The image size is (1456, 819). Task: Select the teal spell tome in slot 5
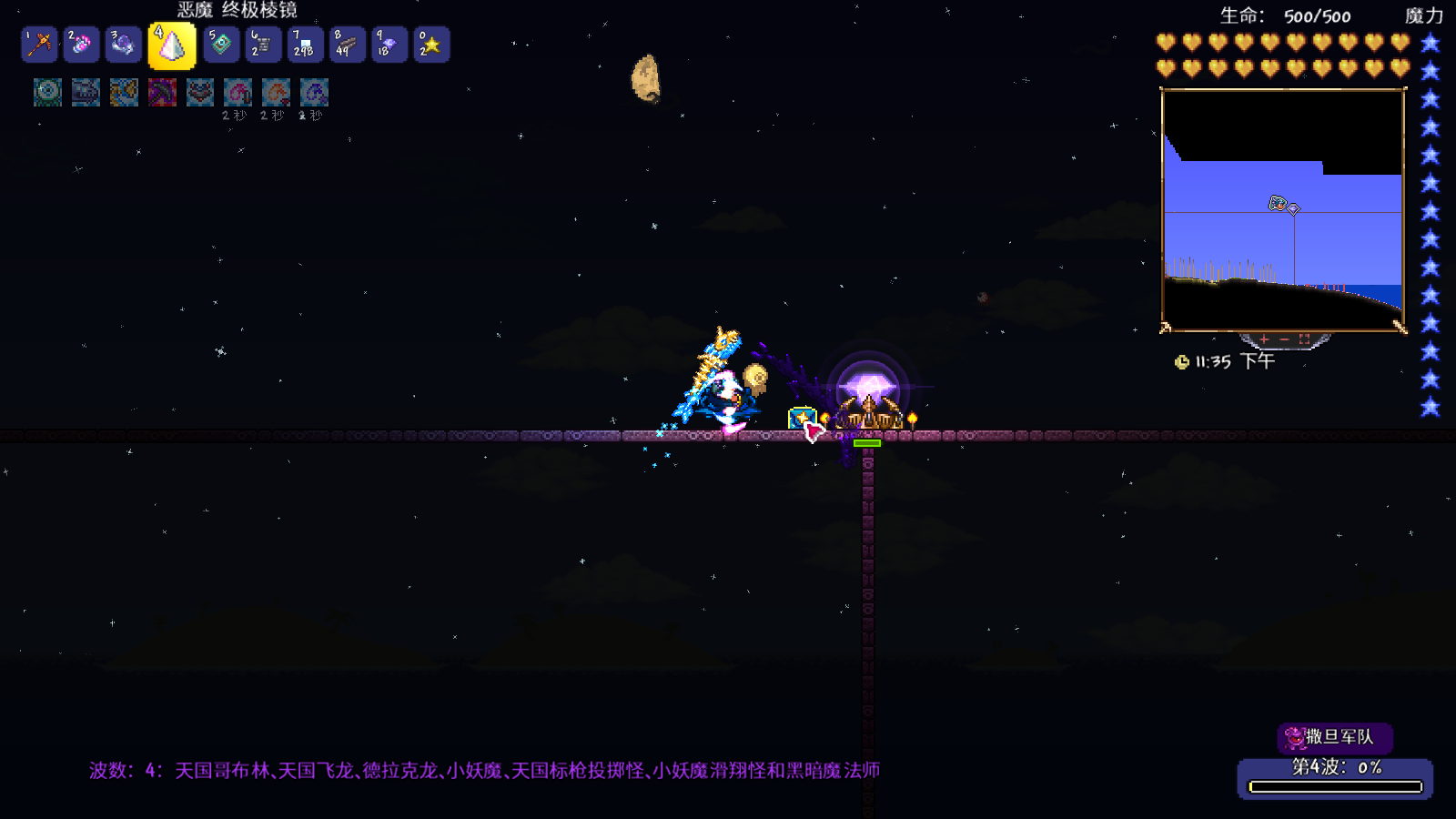(x=221, y=45)
